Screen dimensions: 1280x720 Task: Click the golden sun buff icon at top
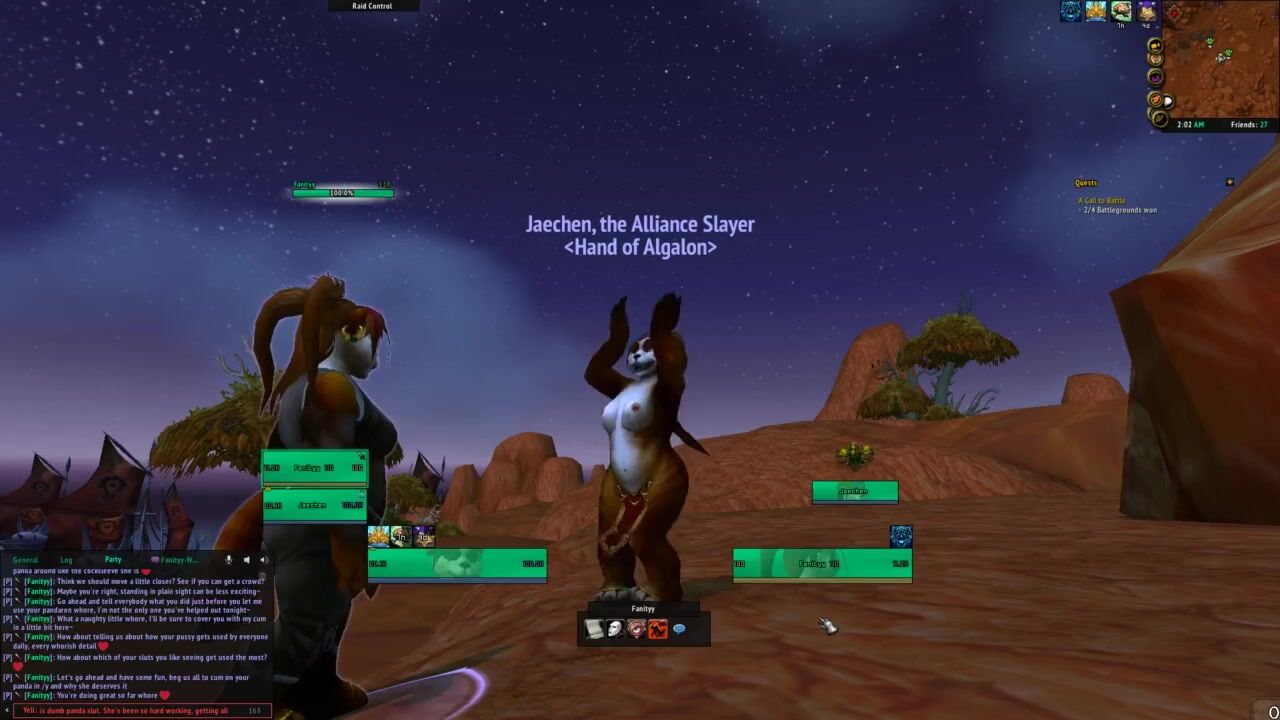1096,11
